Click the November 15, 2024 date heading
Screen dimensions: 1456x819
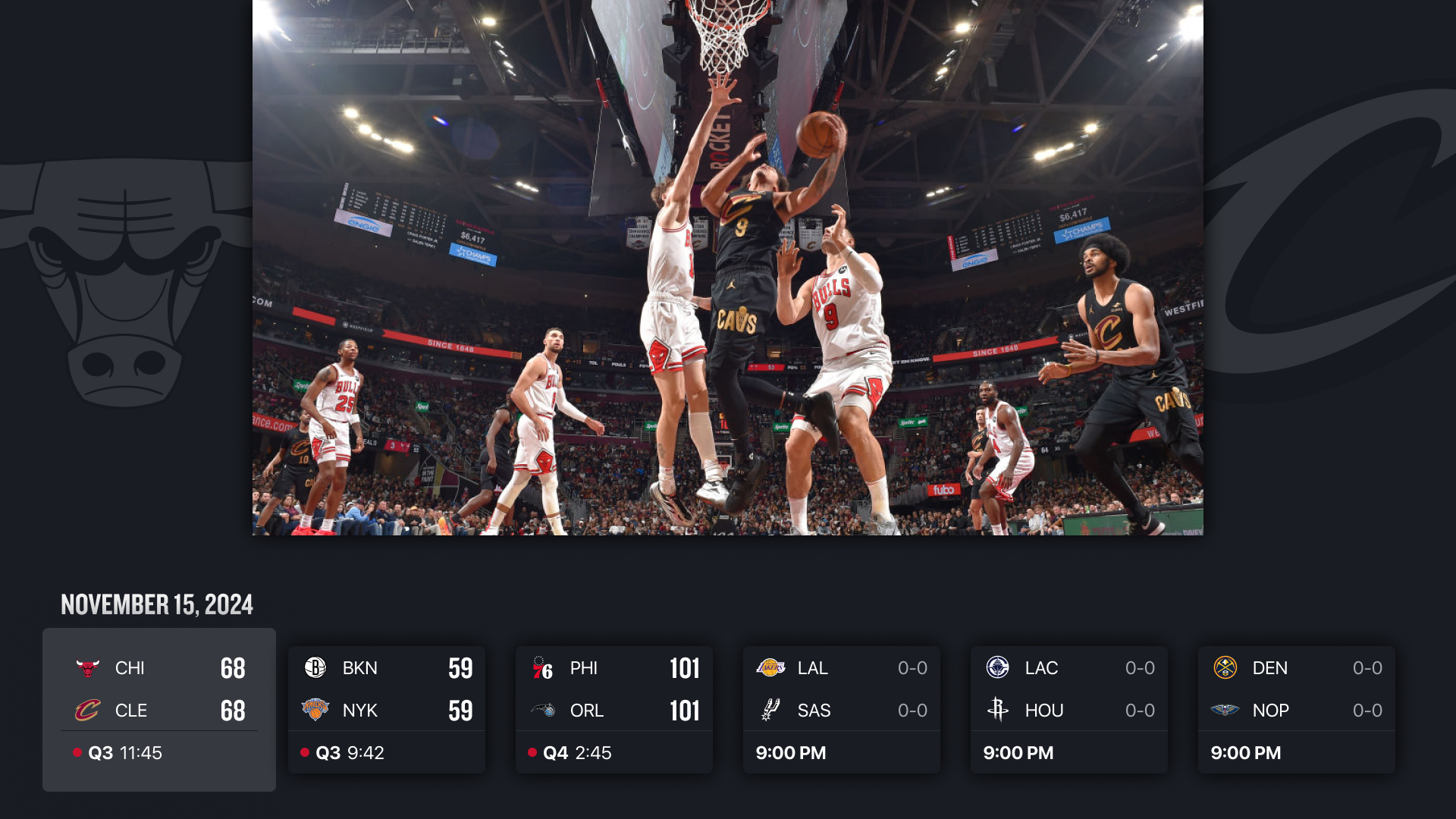point(156,605)
